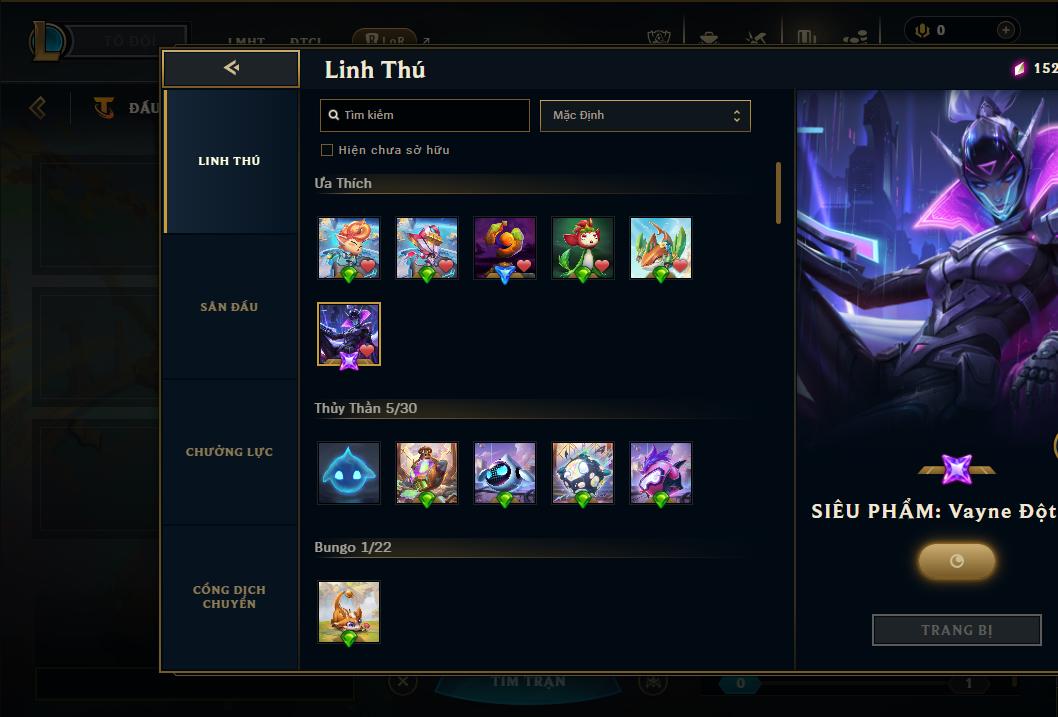Choose the default blue River Sprite
This screenshot has height=717, width=1058.
click(x=349, y=473)
